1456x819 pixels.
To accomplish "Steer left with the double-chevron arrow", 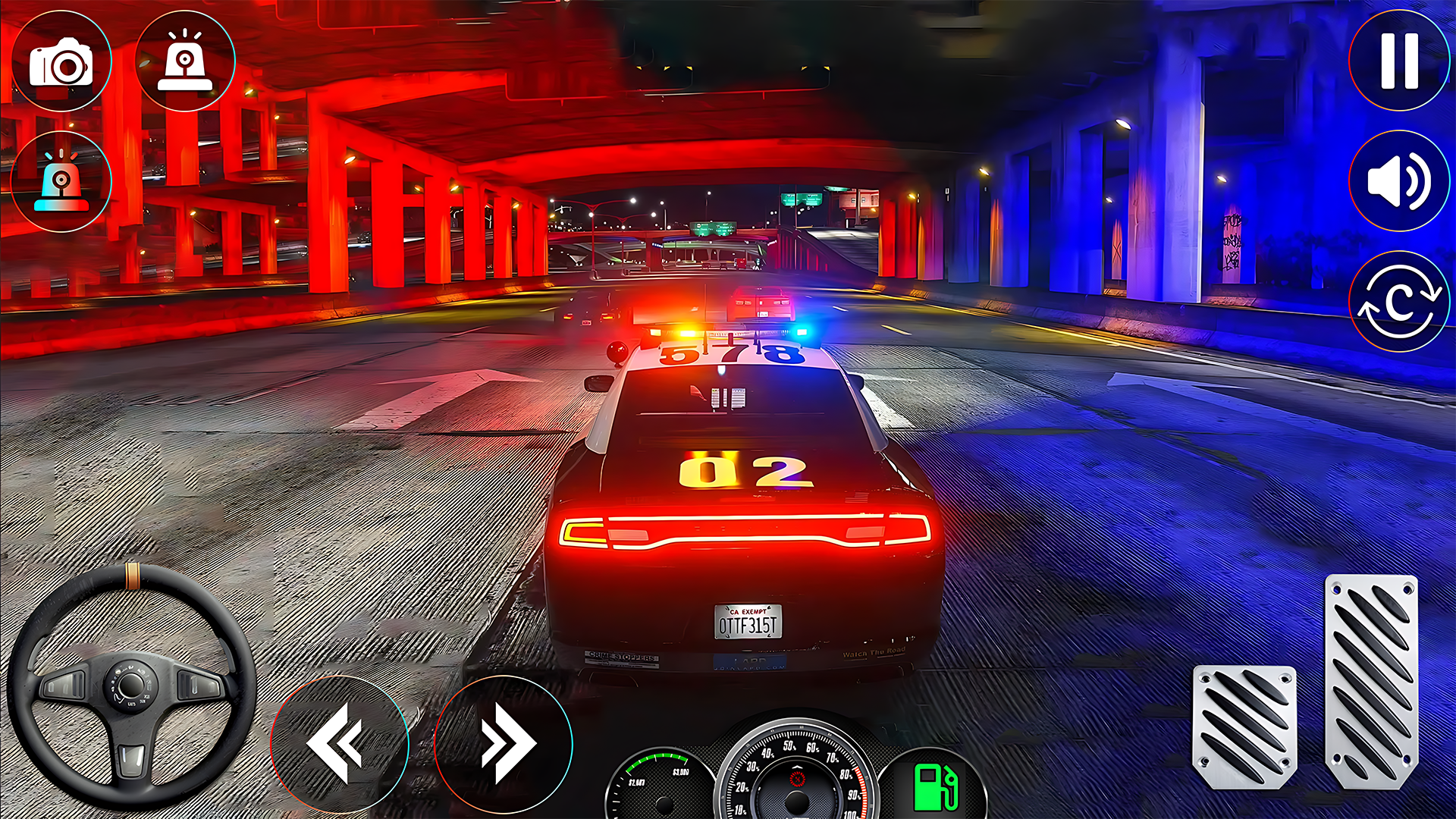I will click(x=339, y=743).
